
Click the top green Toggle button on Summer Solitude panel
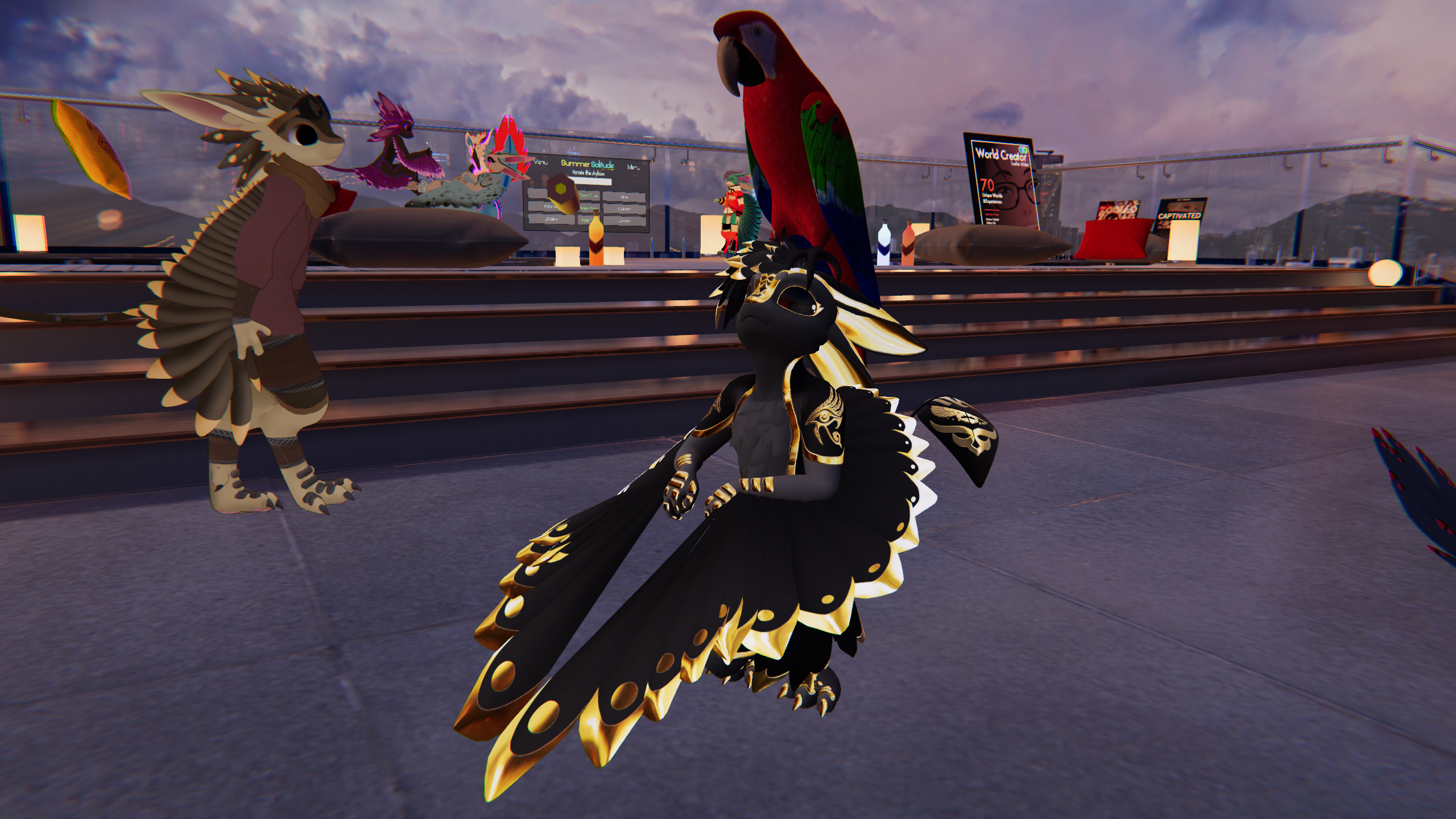(589, 196)
